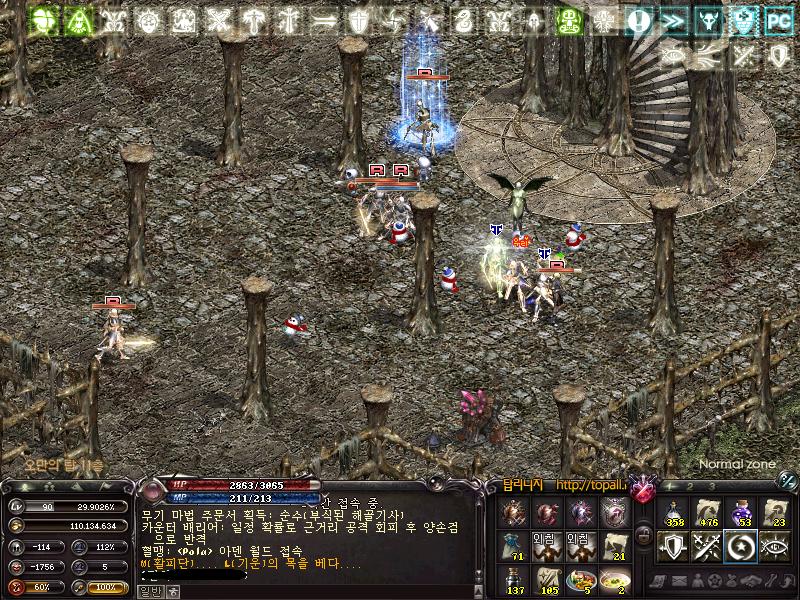Use the potion stacked at 358
This screenshot has height=600, width=800.
click(674, 513)
